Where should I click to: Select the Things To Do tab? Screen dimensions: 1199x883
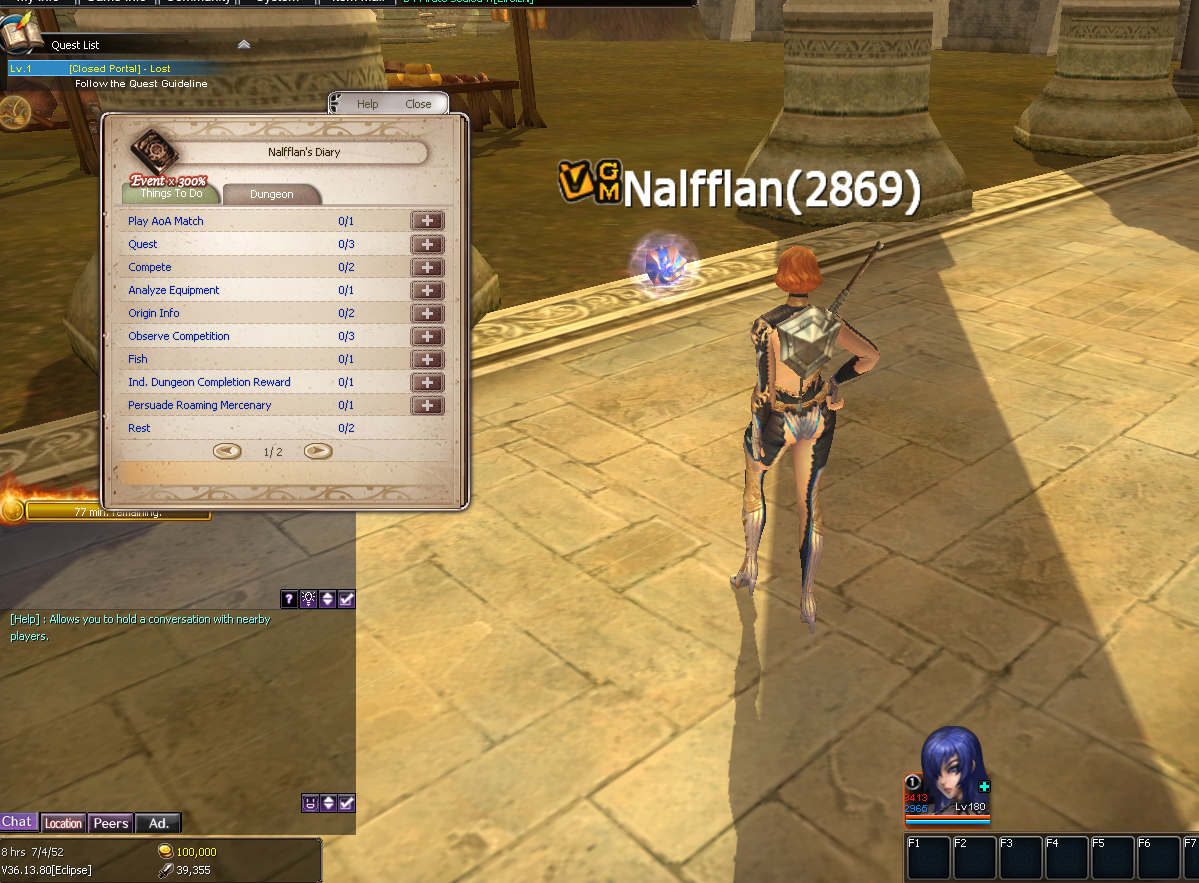pos(171,193)
